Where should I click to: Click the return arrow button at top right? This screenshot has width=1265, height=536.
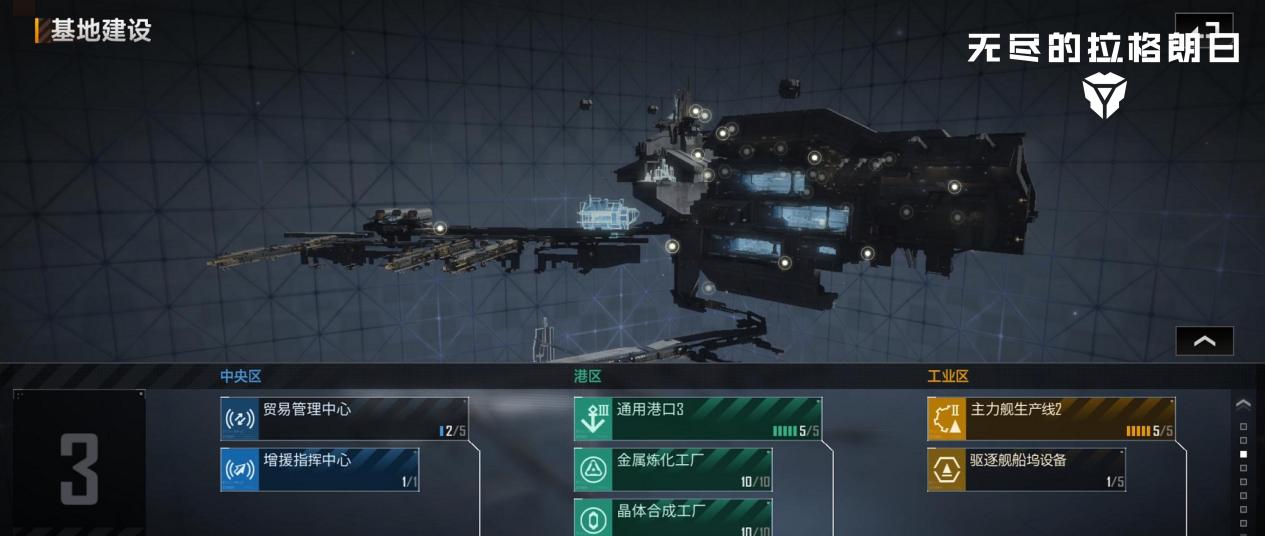pos(1203,27)
